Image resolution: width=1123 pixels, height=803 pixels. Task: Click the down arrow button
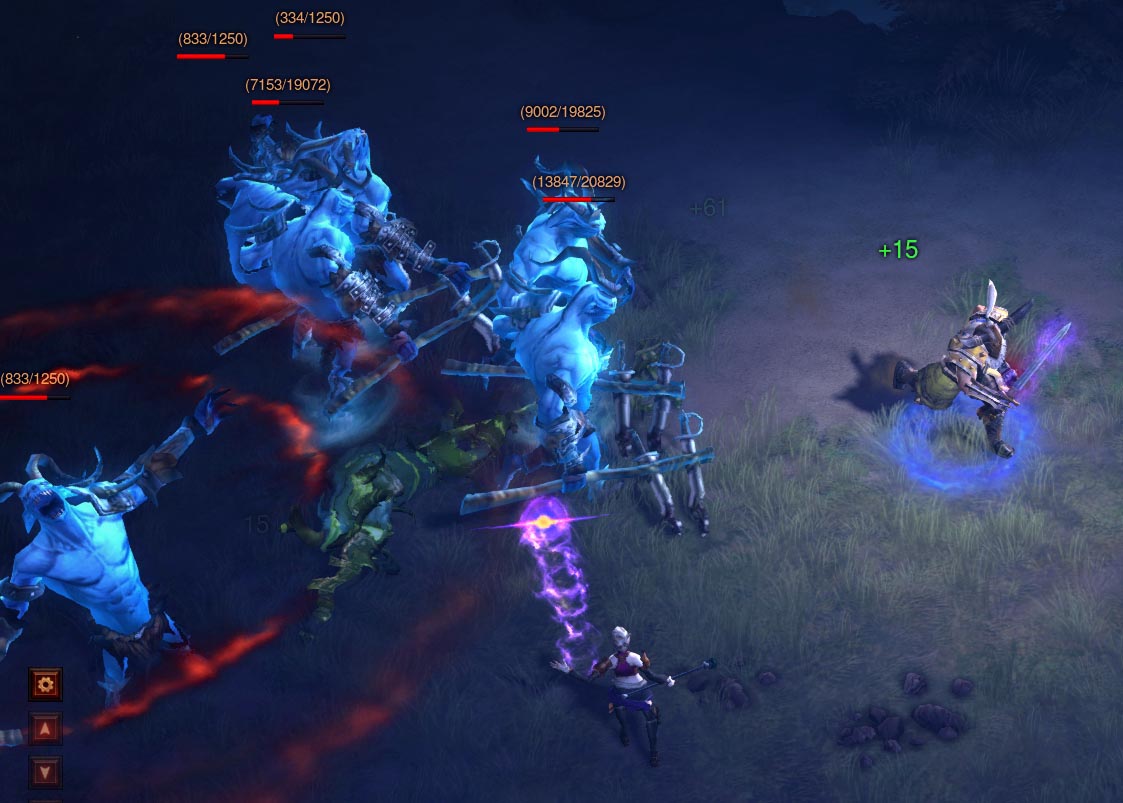pos(45,771)
